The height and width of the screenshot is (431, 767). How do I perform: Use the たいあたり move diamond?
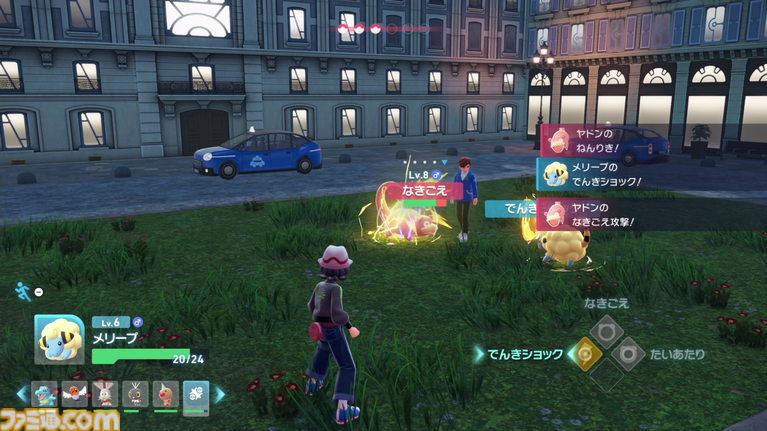(627, 353)
